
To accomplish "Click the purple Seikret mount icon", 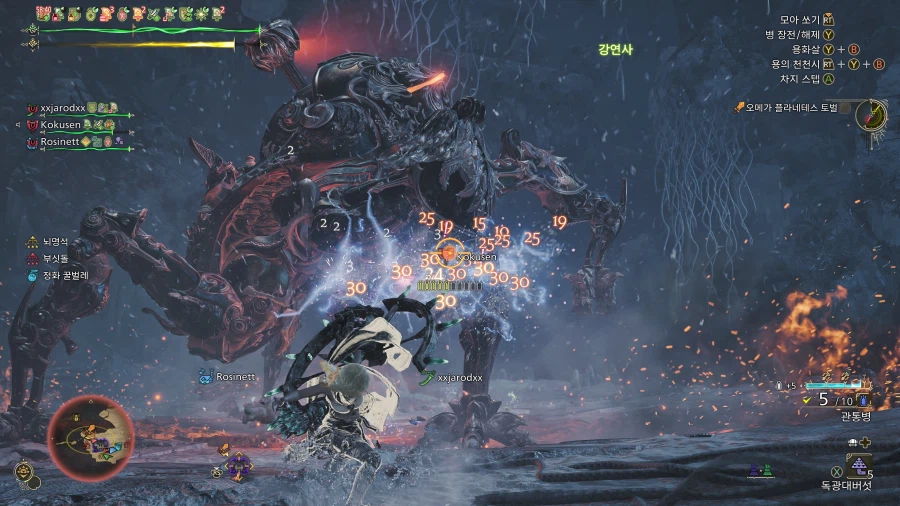I will (x=238, y=465).
